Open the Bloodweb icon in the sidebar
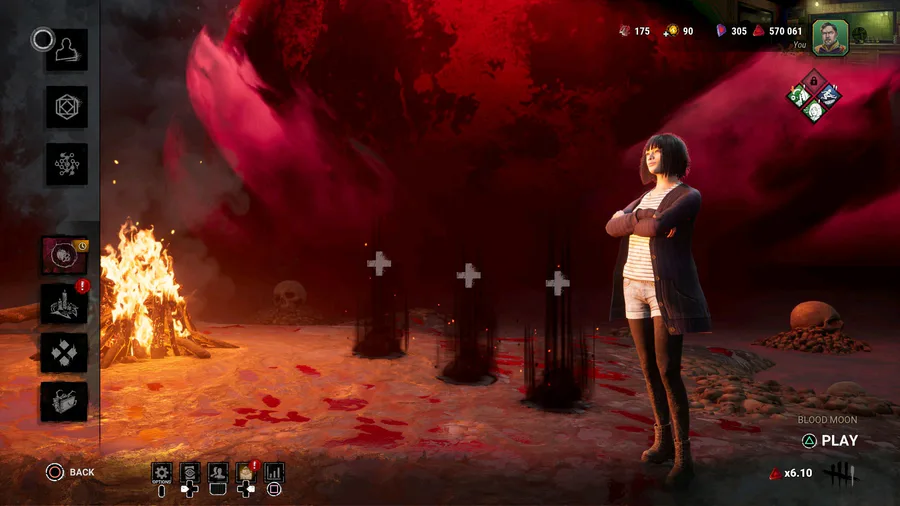900x506 pixels. pos(66,164)
